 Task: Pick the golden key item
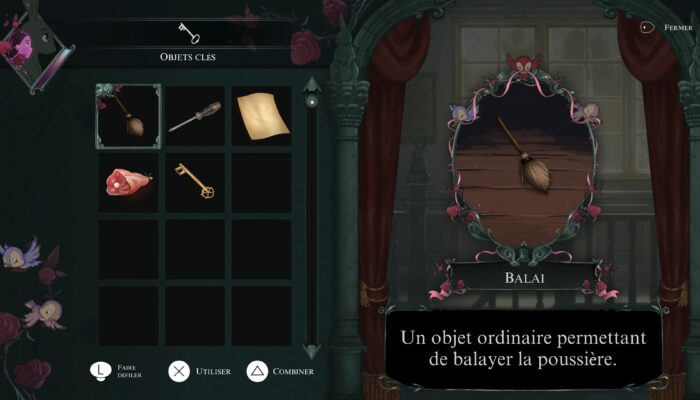(x=195, y=182)
